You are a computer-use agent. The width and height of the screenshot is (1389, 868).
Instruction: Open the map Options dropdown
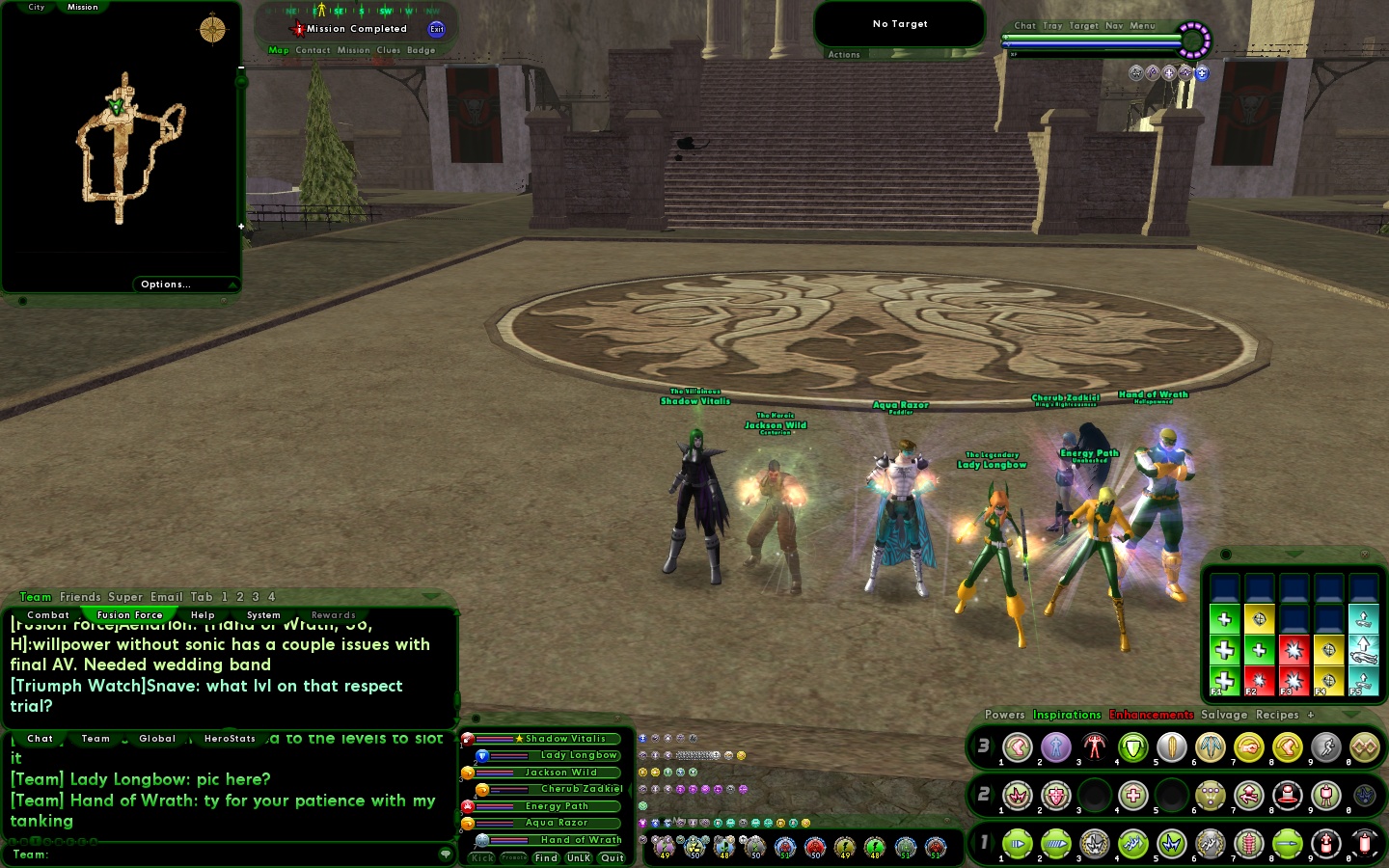[166, 285]
